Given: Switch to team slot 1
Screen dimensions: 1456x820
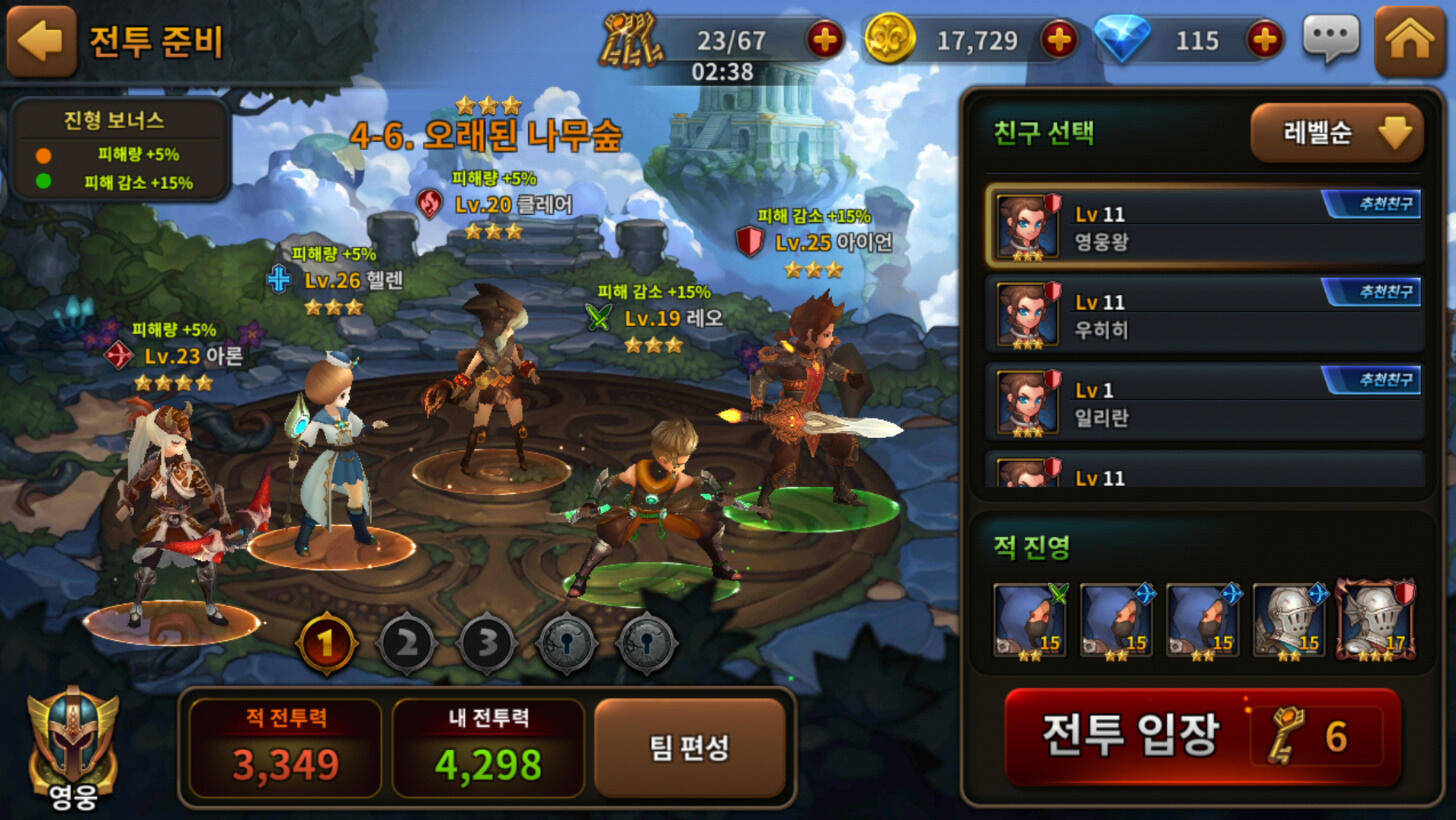Looking at the screenshot, I should click(326, 643).
